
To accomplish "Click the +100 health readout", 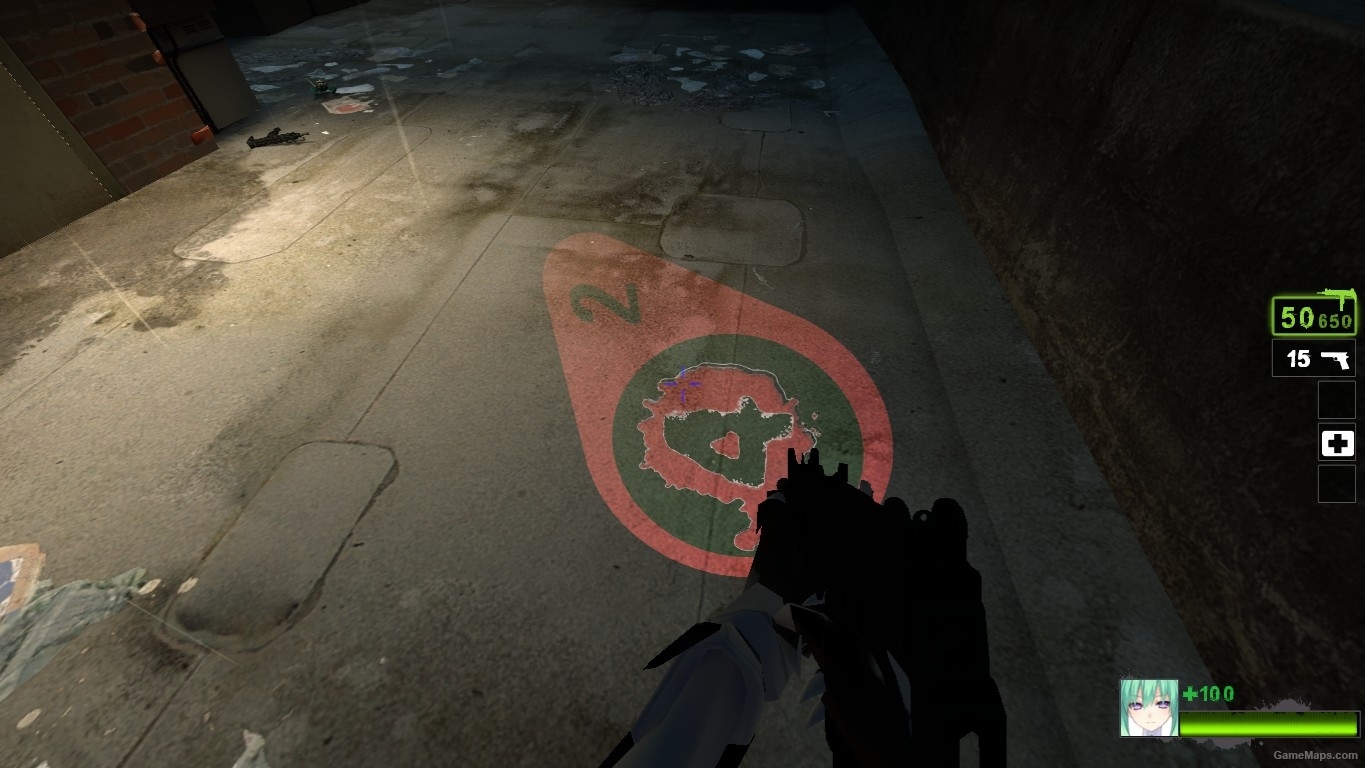I will coord(1210,693).
